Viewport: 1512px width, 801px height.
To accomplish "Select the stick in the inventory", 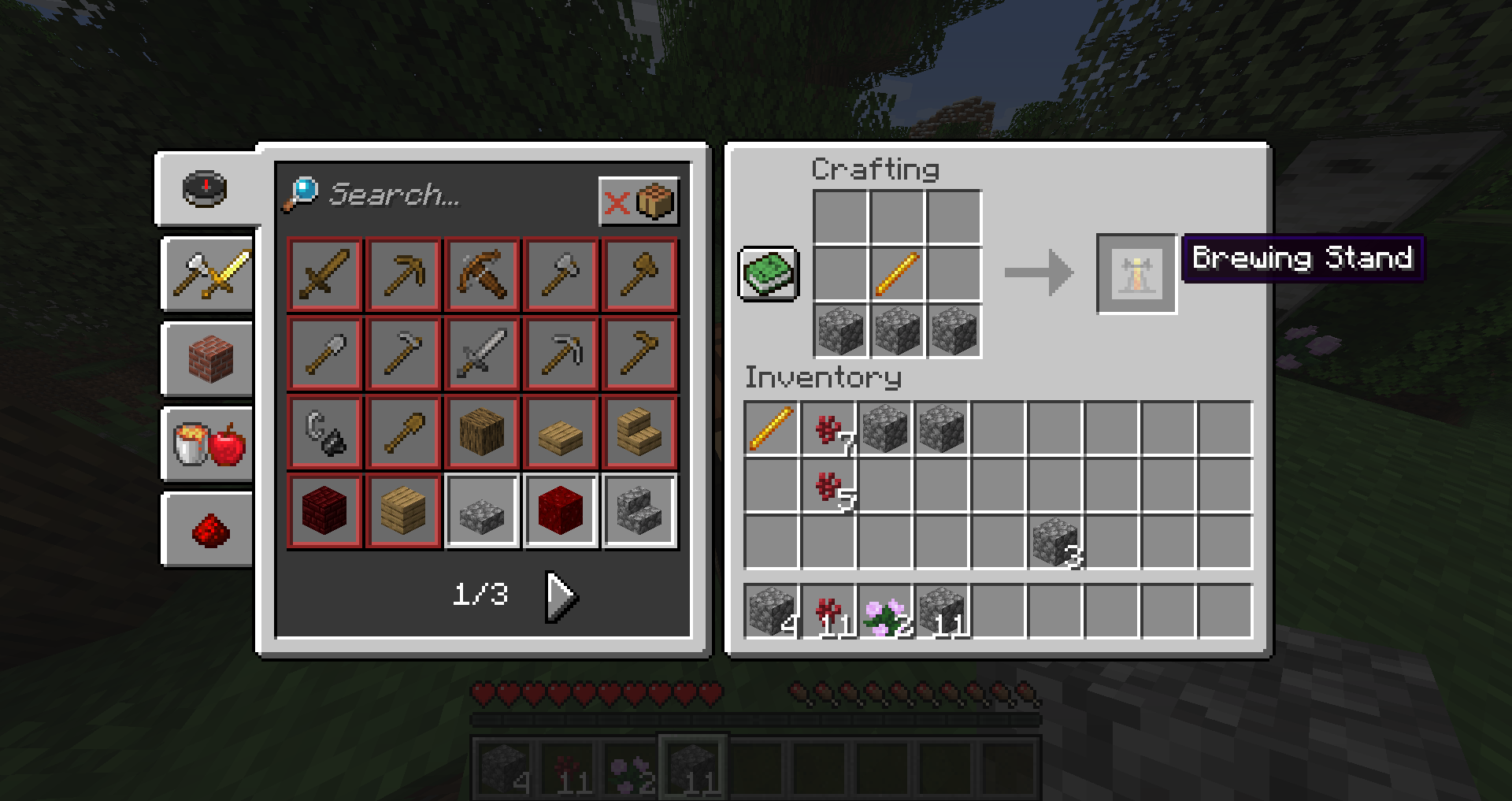I will click(x=770, y=429).
